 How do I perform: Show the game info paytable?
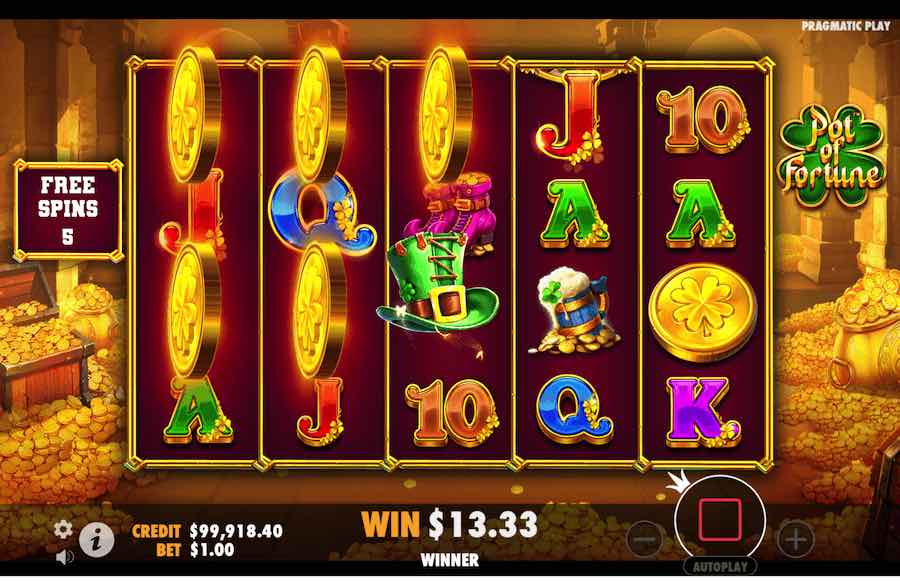pyautogui.click(x=96, y=540)
